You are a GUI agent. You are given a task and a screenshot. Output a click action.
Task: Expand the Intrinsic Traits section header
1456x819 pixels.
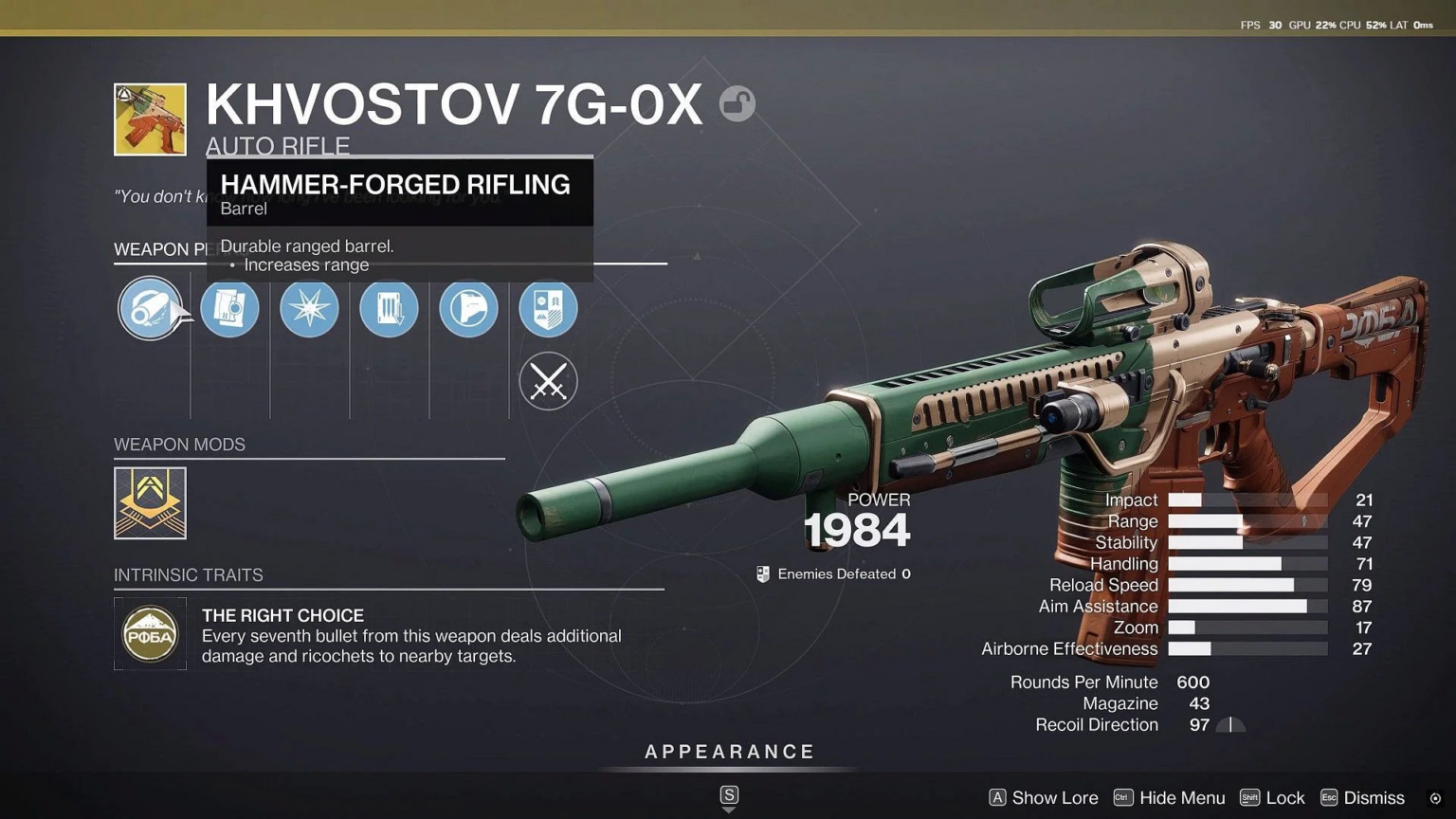point(188,574)
